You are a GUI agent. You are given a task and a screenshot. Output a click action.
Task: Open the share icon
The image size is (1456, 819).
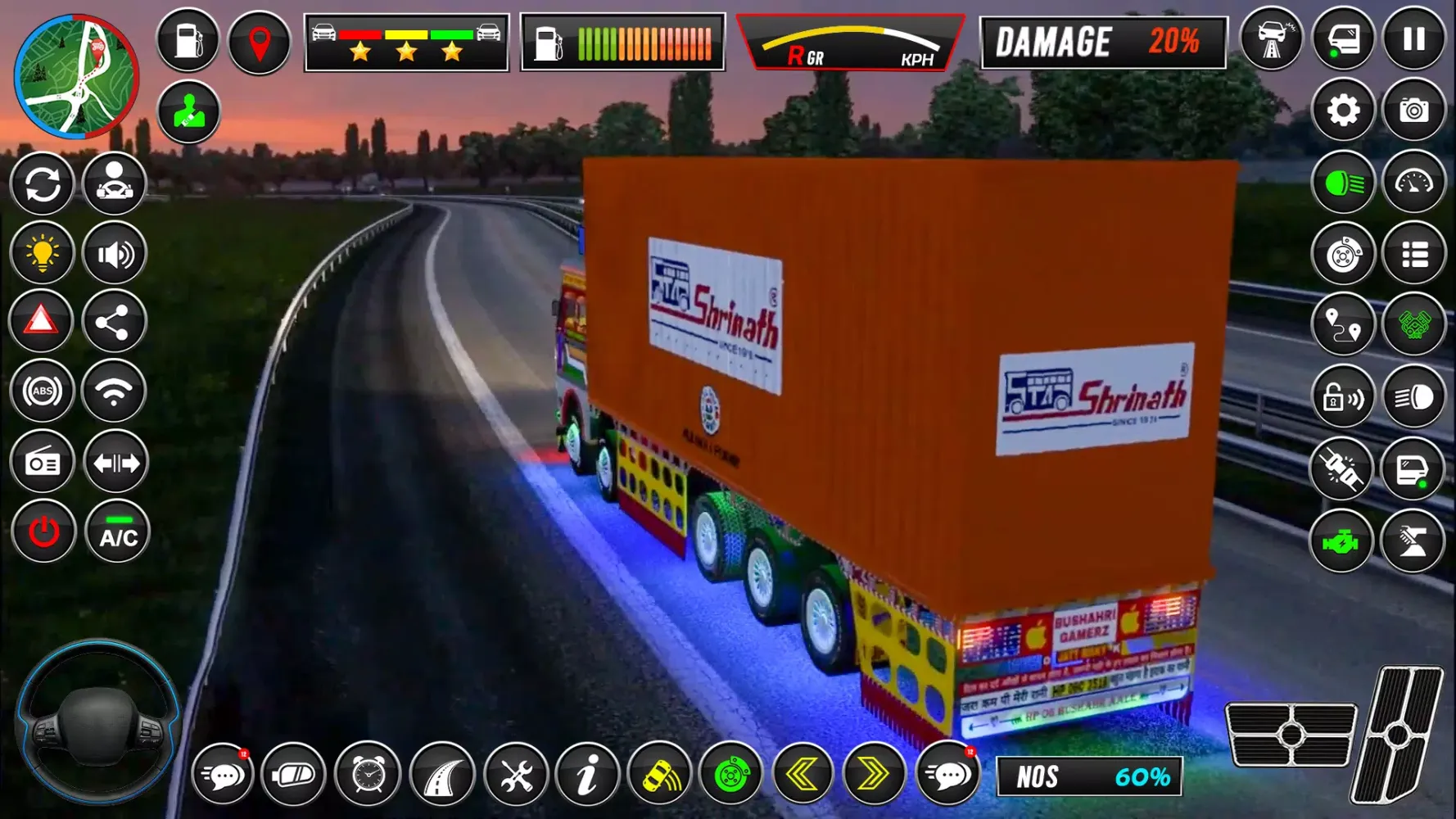coord(113,322)
